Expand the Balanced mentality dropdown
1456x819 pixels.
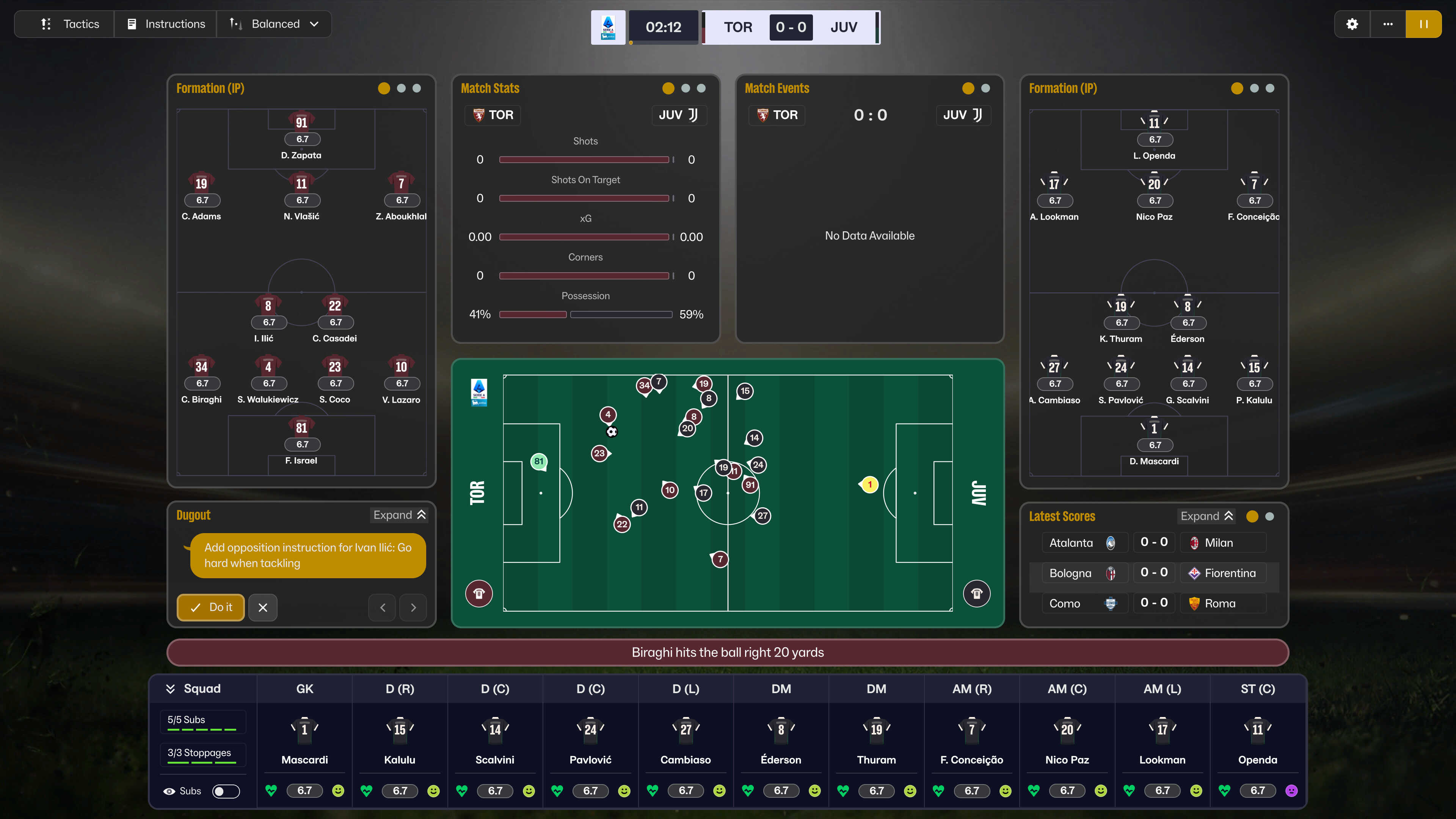[x=274, y=24]
